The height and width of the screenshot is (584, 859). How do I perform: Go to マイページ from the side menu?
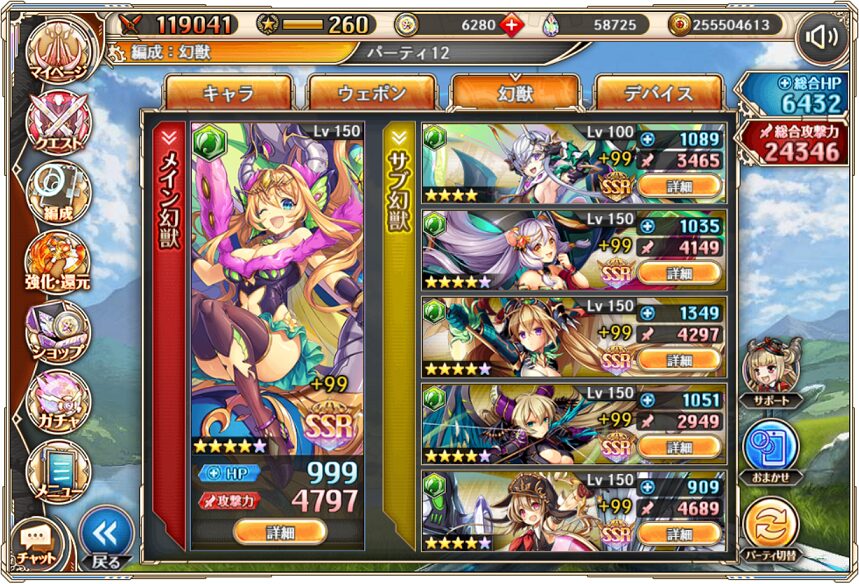pos(59,53)
